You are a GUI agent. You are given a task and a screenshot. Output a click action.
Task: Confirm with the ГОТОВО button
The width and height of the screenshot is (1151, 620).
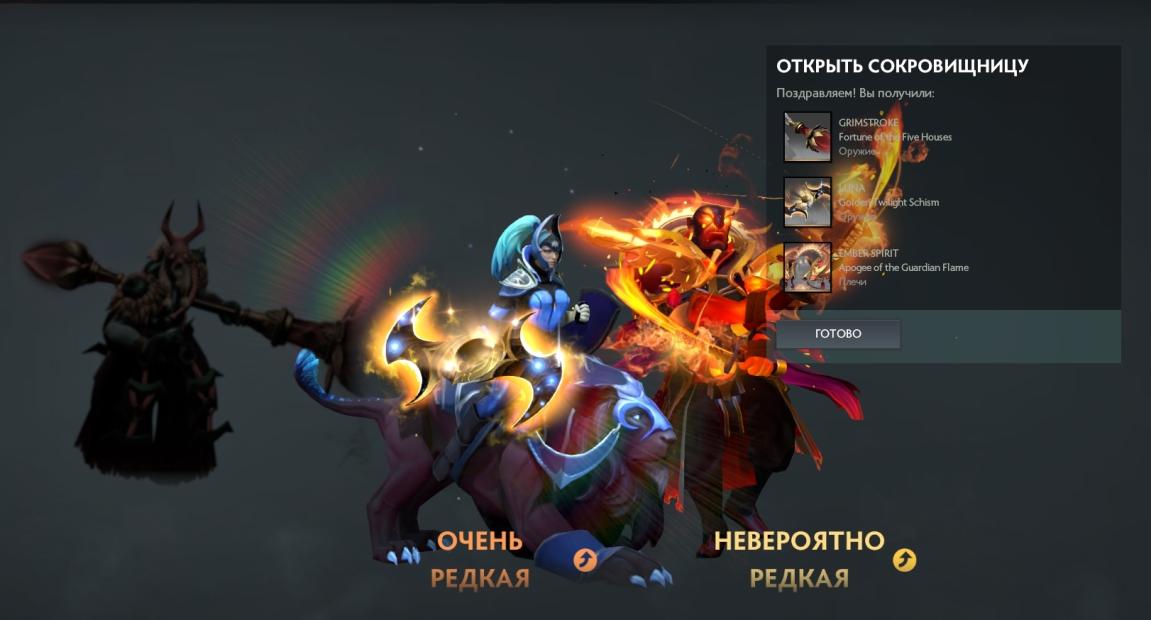(838, 334)
